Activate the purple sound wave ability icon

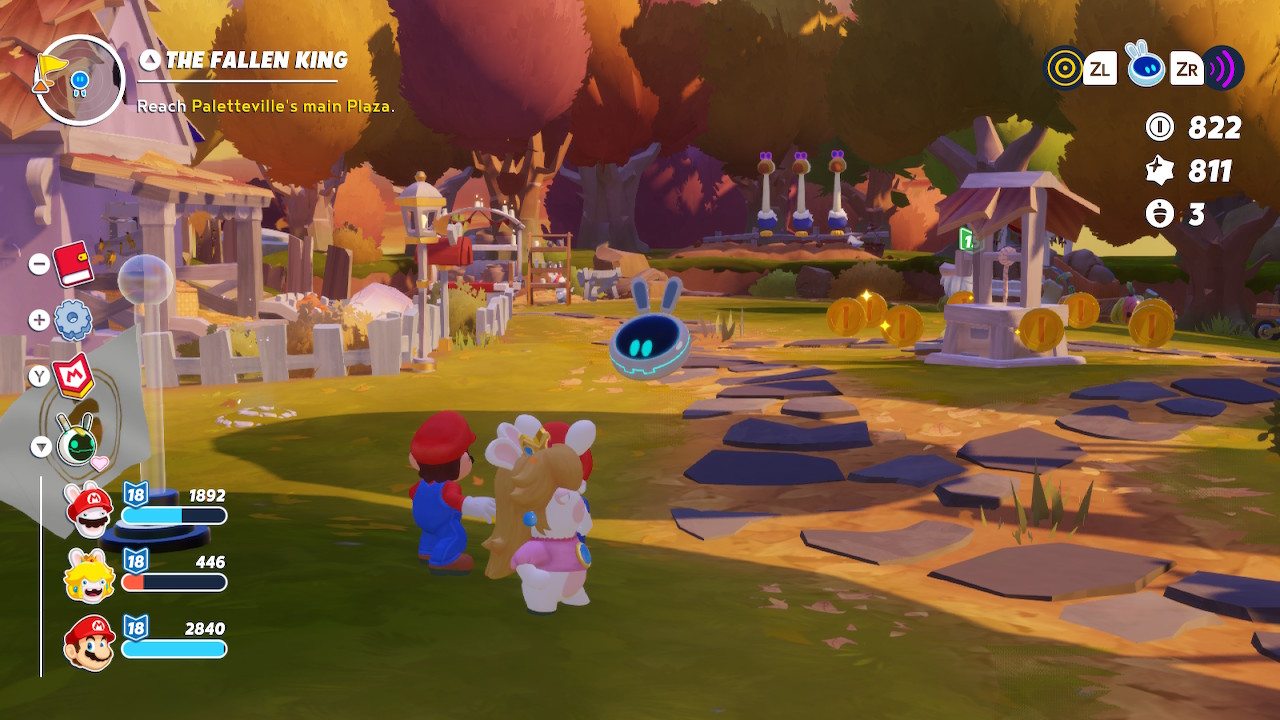[x=1222, y=68]
